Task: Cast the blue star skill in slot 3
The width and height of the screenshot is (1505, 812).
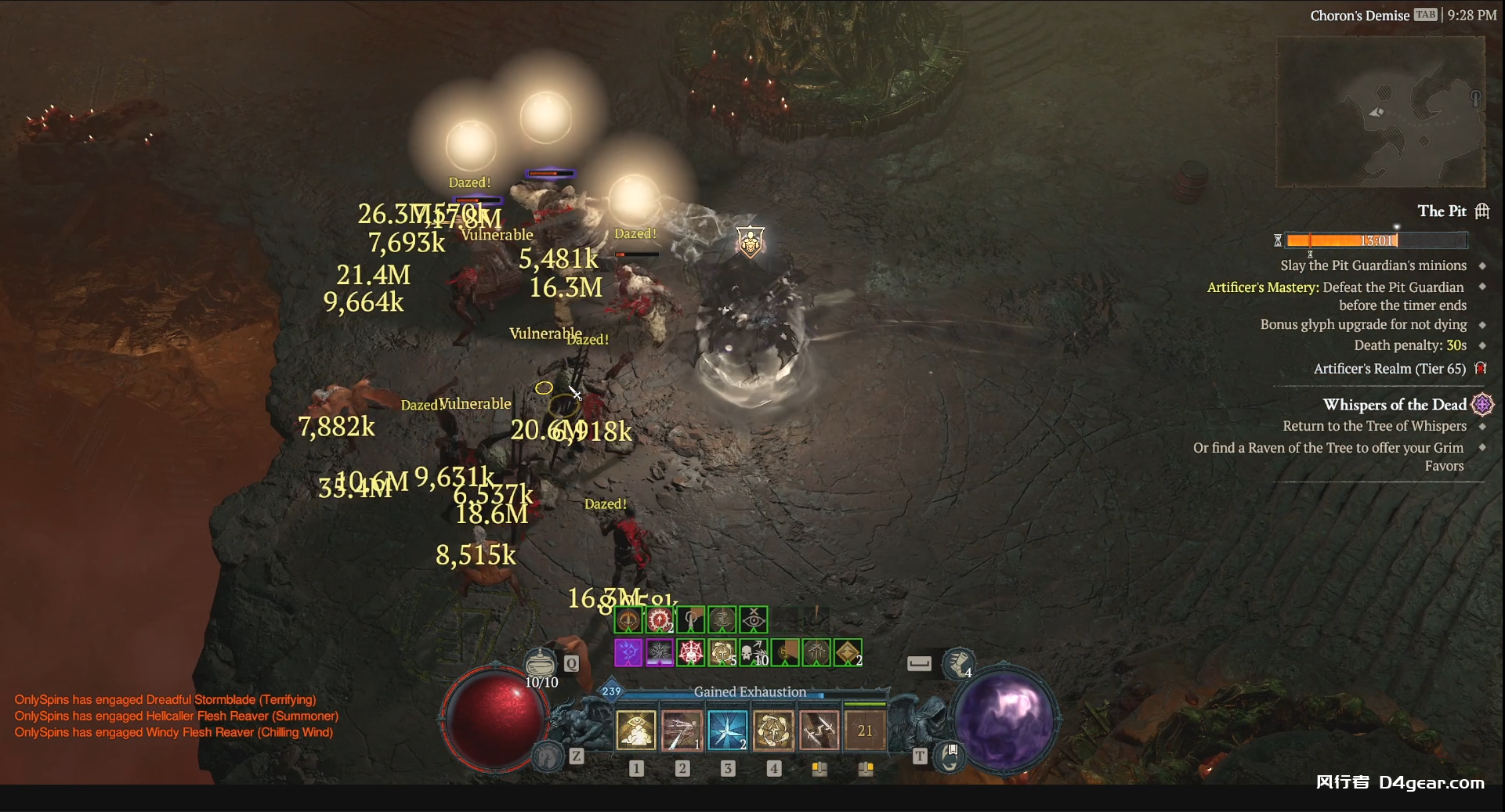Action: tap(728, 731)
